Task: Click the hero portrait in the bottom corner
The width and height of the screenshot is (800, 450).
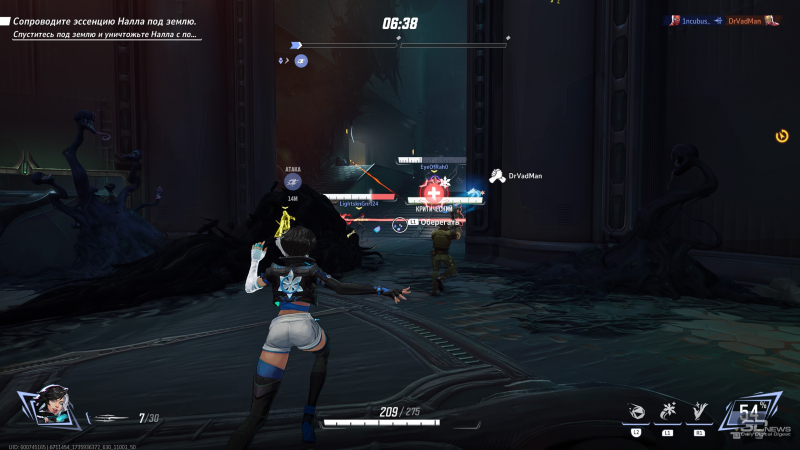Action: point(44,409)
